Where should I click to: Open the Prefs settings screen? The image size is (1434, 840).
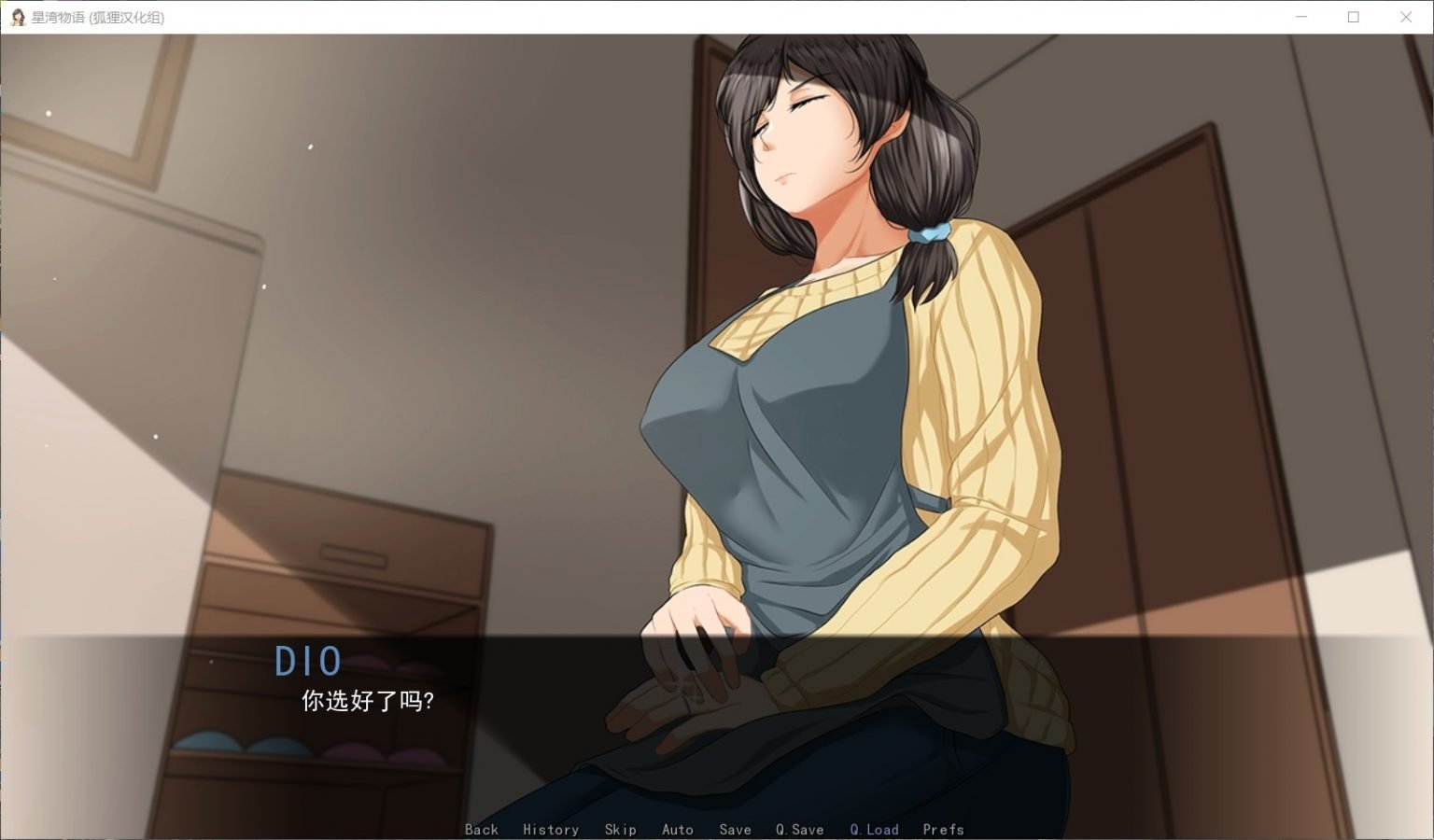pos(943,829)
